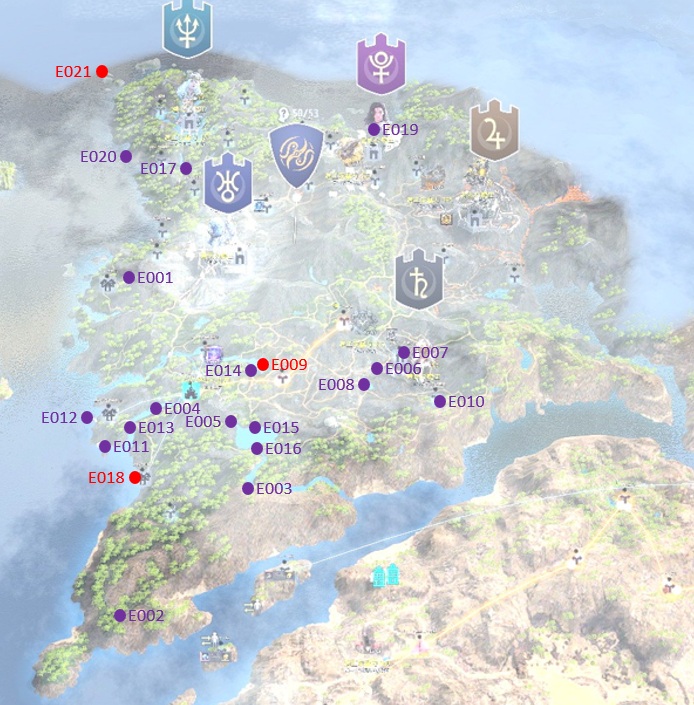Choose the E010 marker dot
Viewport: 694px width, 705px height.
coord(440,401)
